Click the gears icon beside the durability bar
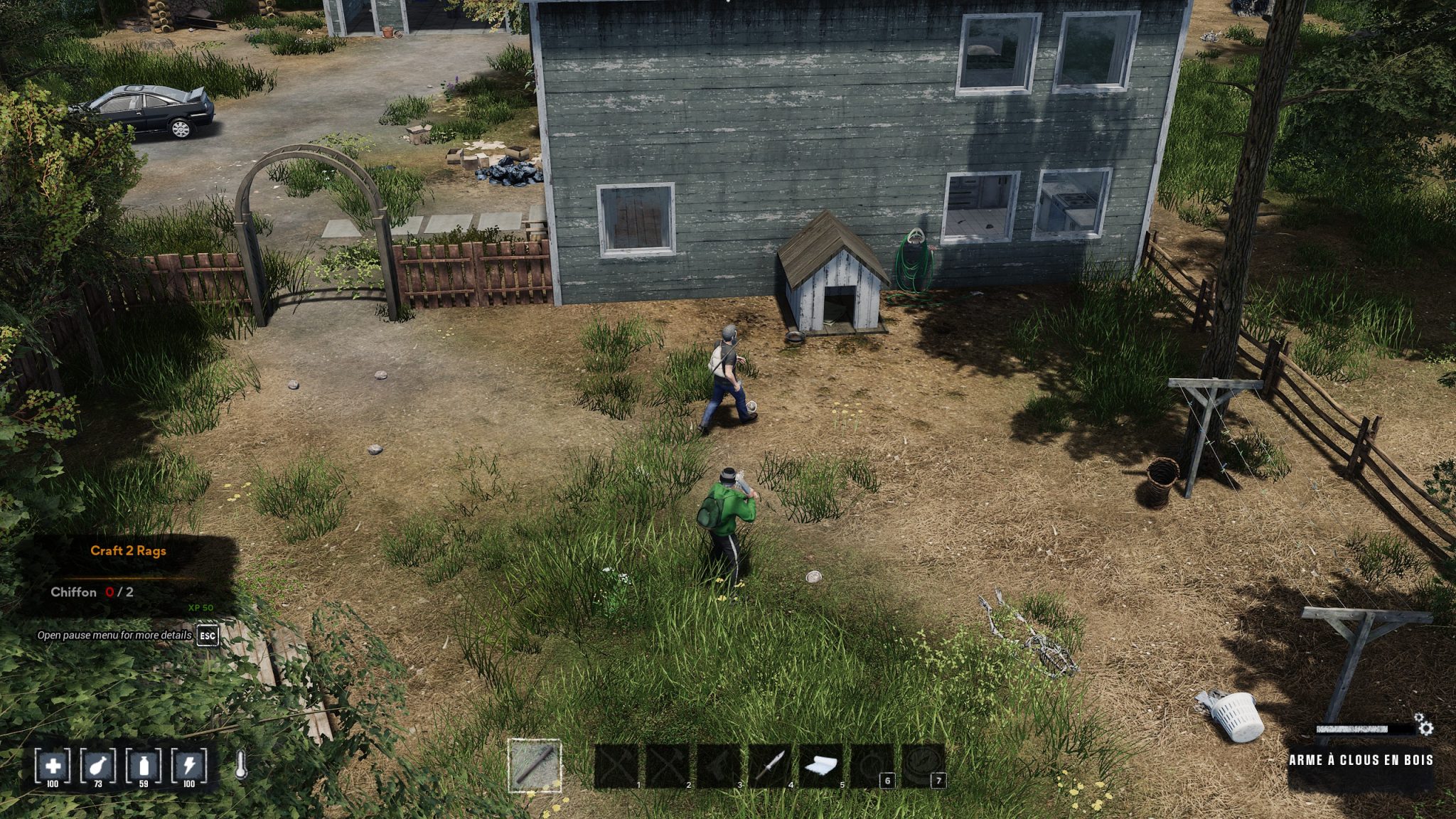 click(1424, 725)
